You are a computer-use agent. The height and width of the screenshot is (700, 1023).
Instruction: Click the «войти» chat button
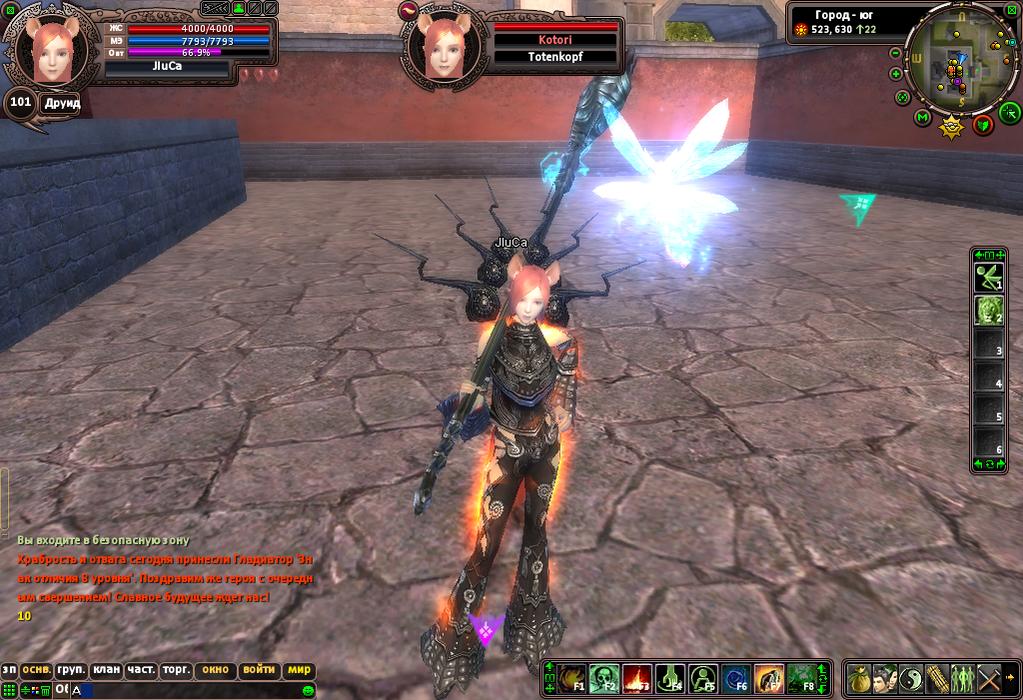pyautogui.click(x=259, y=670)
